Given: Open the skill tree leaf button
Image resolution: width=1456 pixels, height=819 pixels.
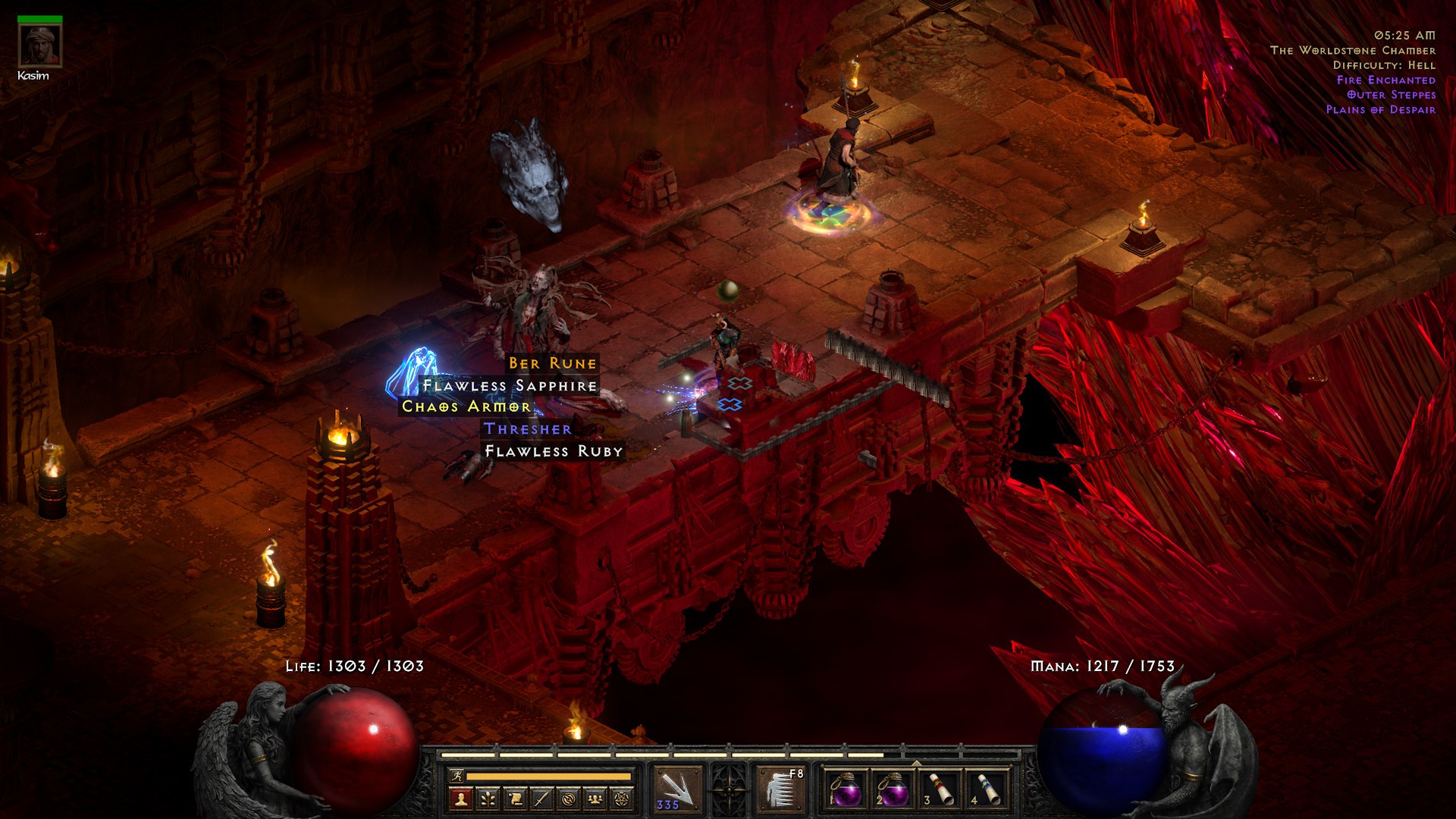Looking at the screenshot, I should pos(488,799).
